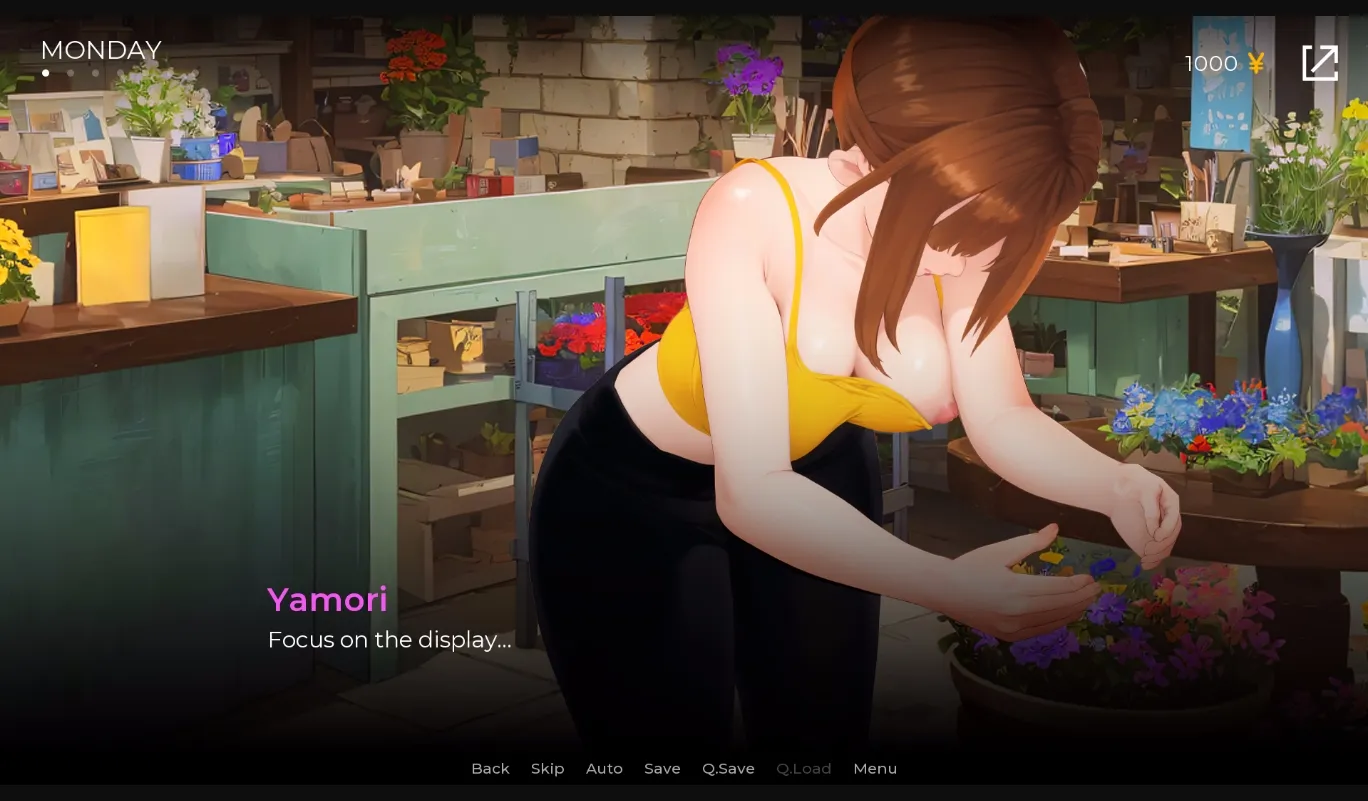This screenshot has height=801, width=1368.
Task: Click the 1000 currency counter
Action: (x=1209, y=63)
